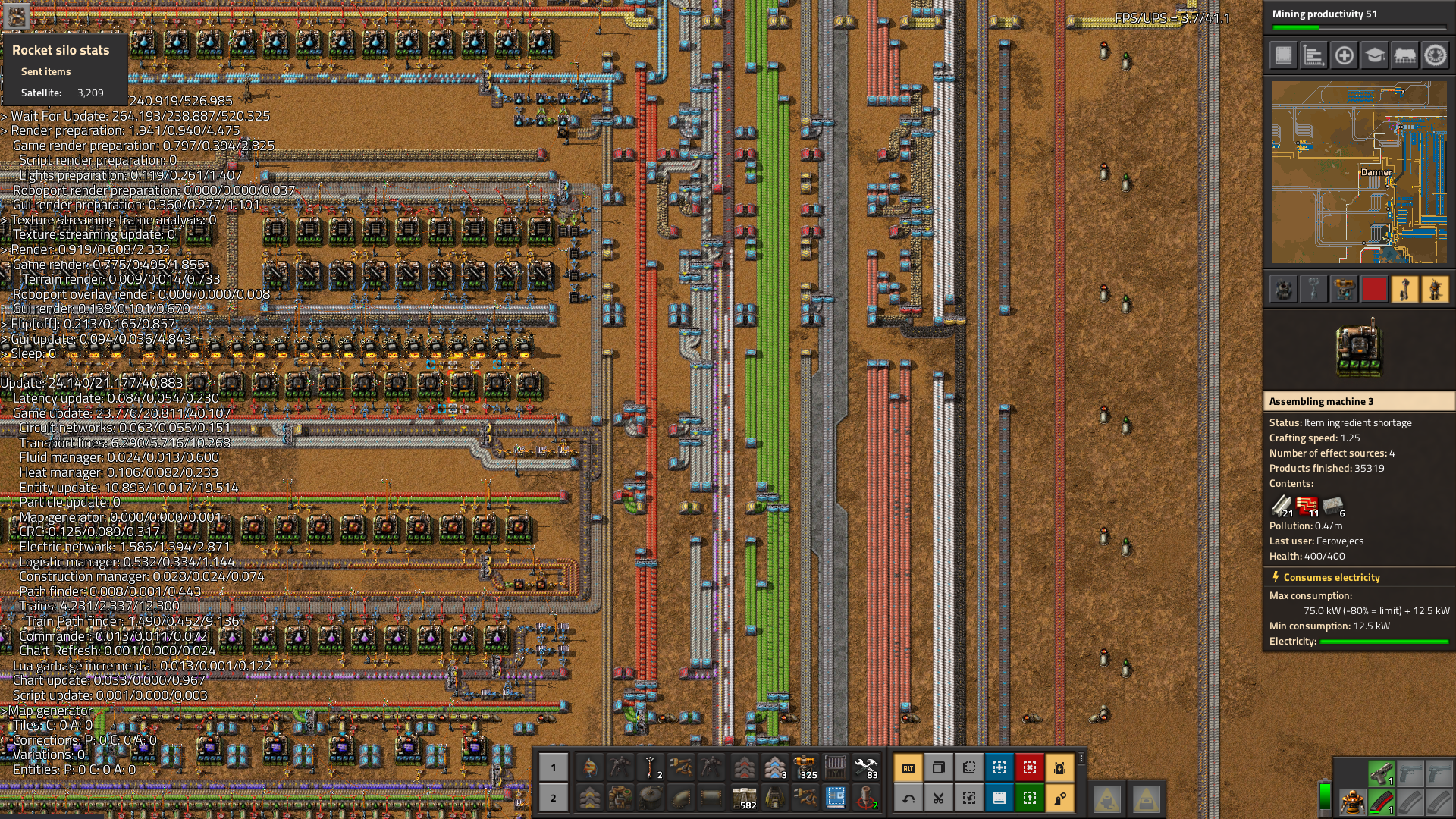Open the trains overview button

(x=1404, y=55)
